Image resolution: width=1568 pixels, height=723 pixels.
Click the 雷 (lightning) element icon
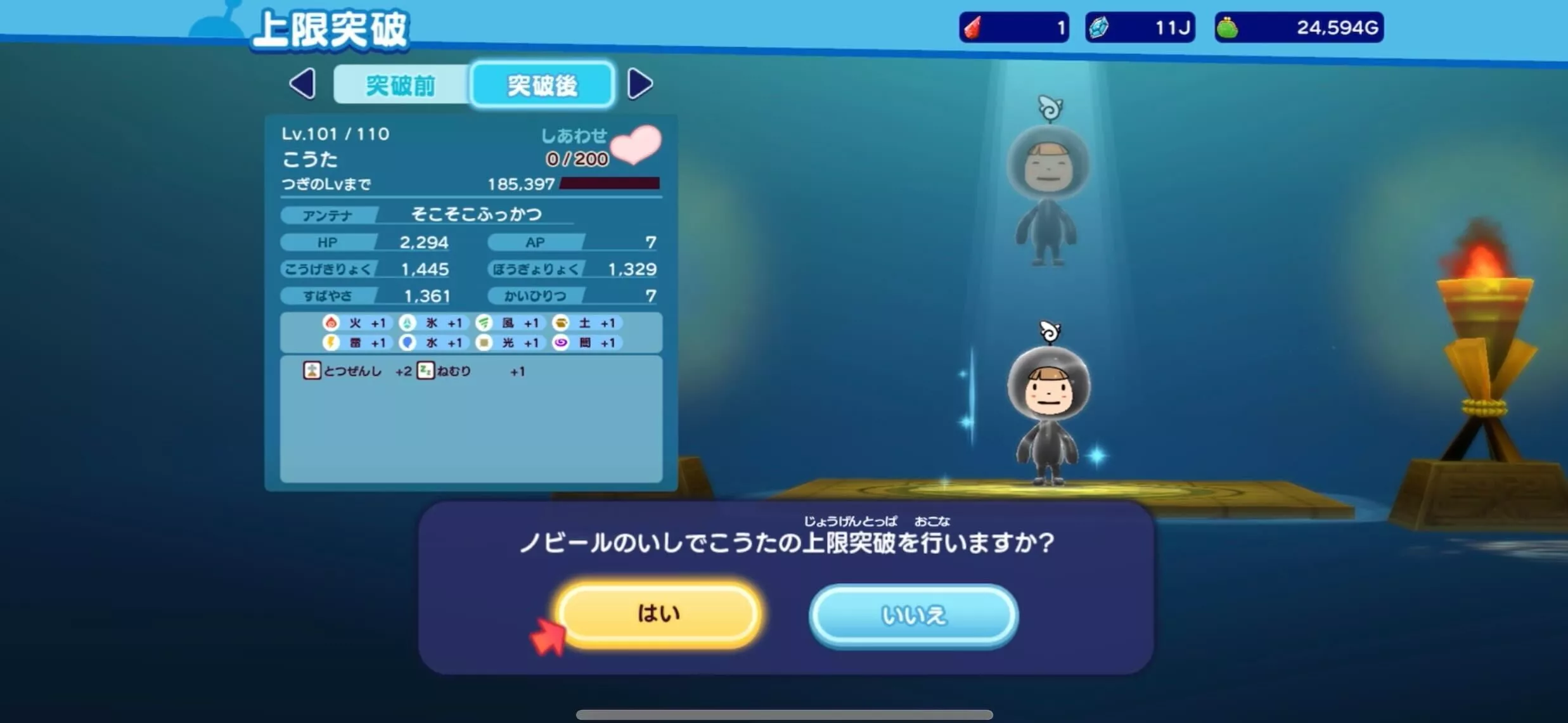click(330, 343)
